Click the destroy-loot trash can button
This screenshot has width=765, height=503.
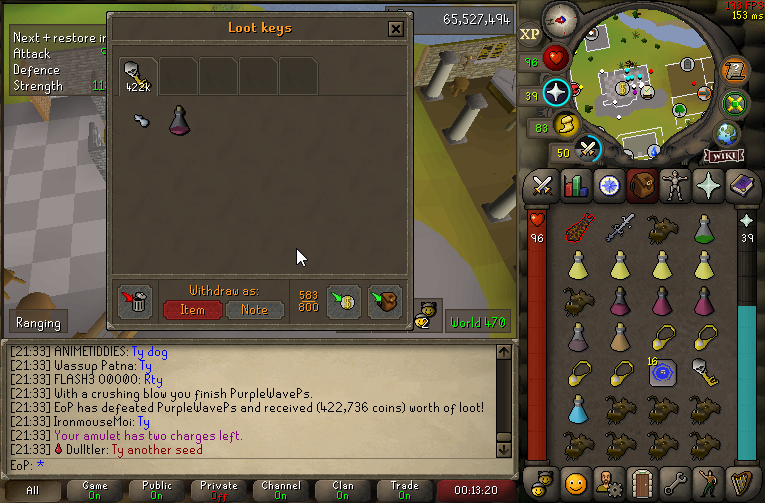click(x=134, y=301)
